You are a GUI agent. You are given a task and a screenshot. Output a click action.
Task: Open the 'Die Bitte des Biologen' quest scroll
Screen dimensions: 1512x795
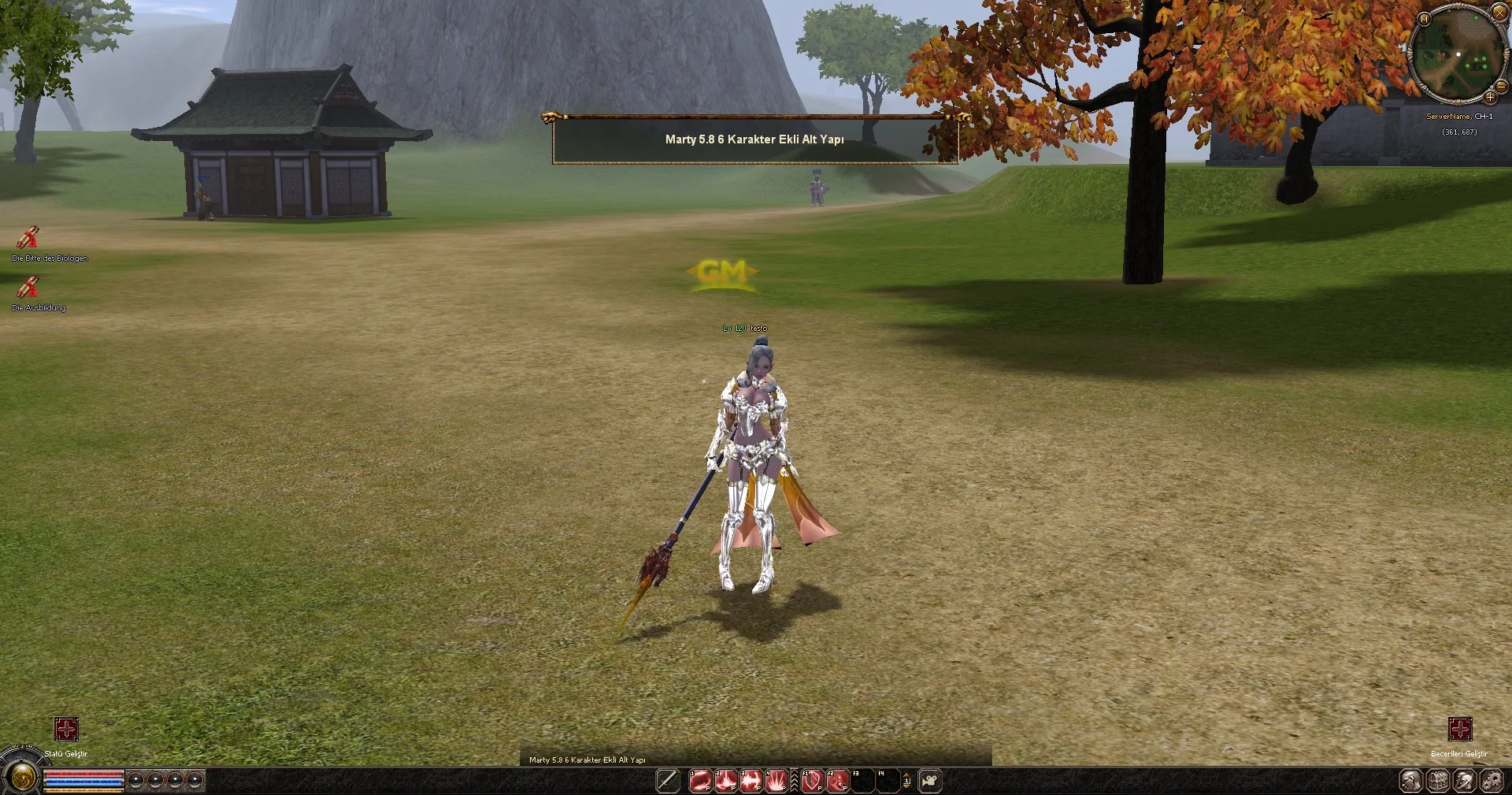tap(28, 237)
